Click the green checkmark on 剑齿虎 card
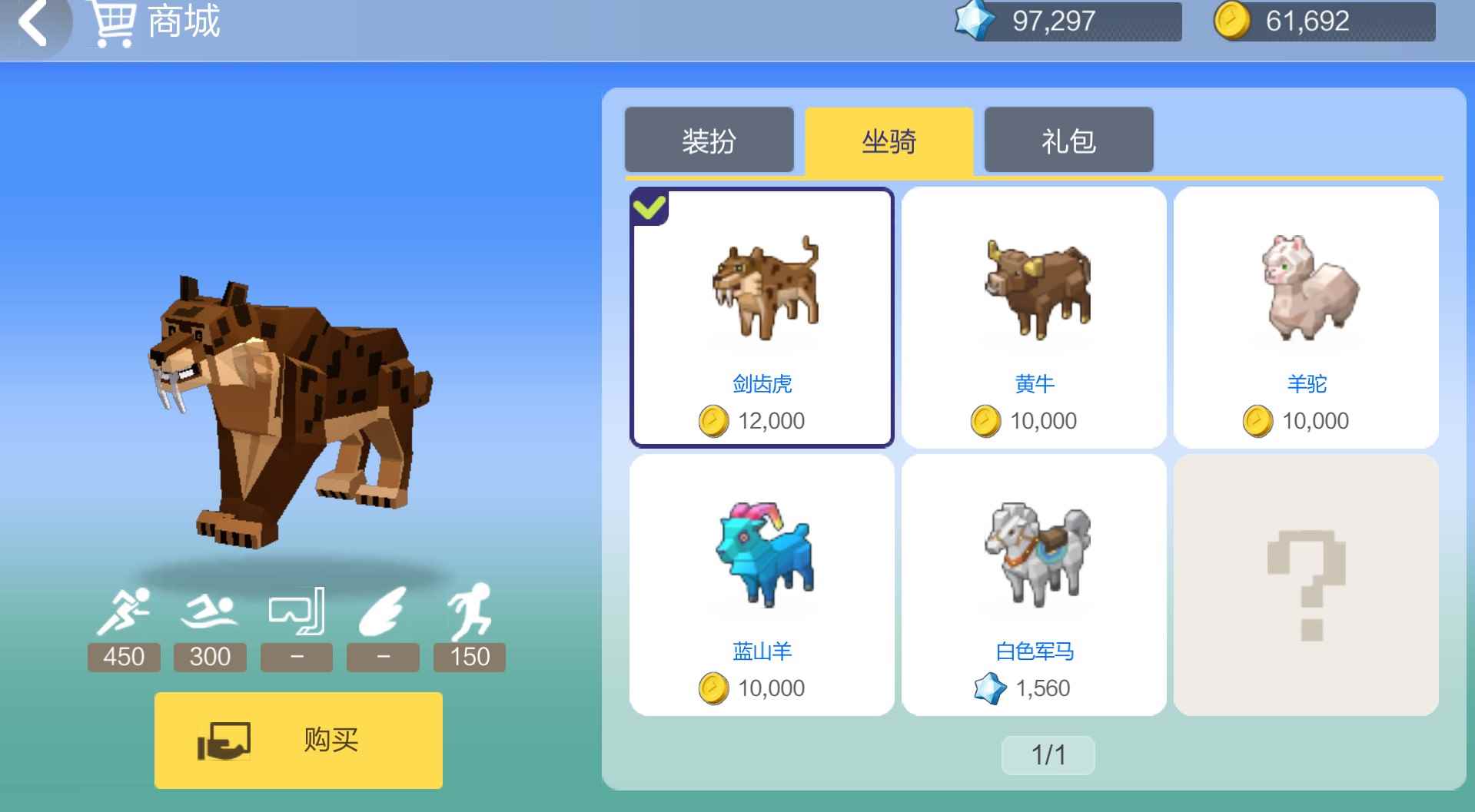Image resolution: width=1475 pixels, height=812 pixels. pyautogui.click(x=649, y=206)
